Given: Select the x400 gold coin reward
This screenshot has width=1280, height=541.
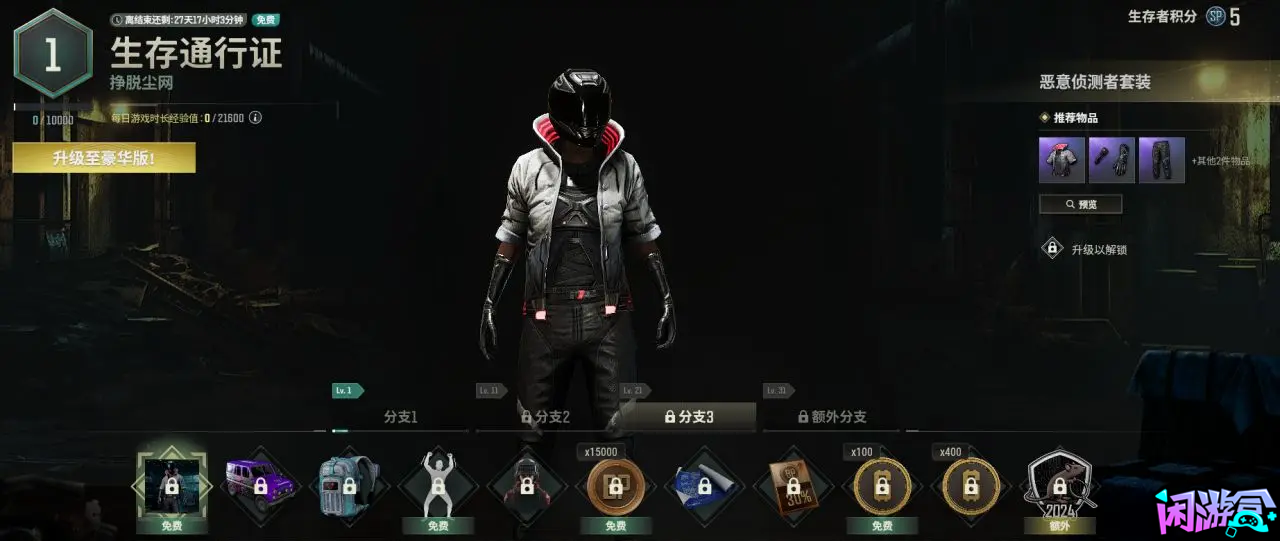Looking at the screenshot, I should tap(971, 486).
